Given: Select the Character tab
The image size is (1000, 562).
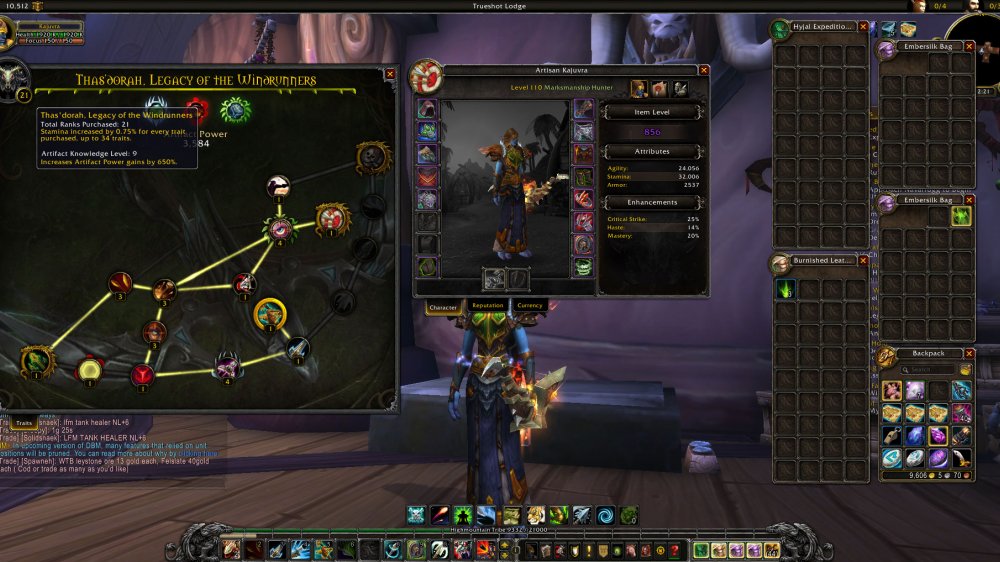Looking at the screenshot, I should click(443, 306).
